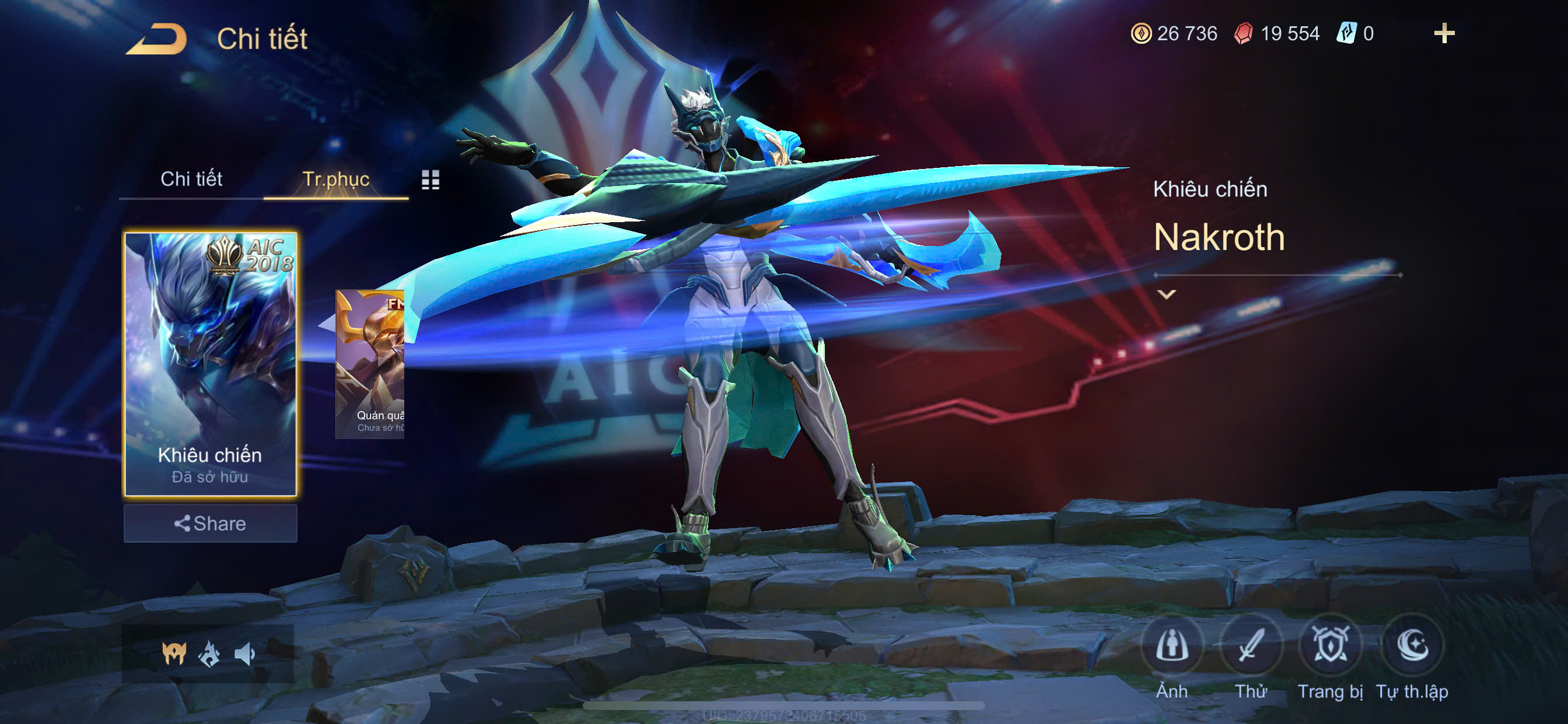Viewport: 1568px width, 724px height.
Task: Select the Tr.phục tab
Action: tap(335, 179)
